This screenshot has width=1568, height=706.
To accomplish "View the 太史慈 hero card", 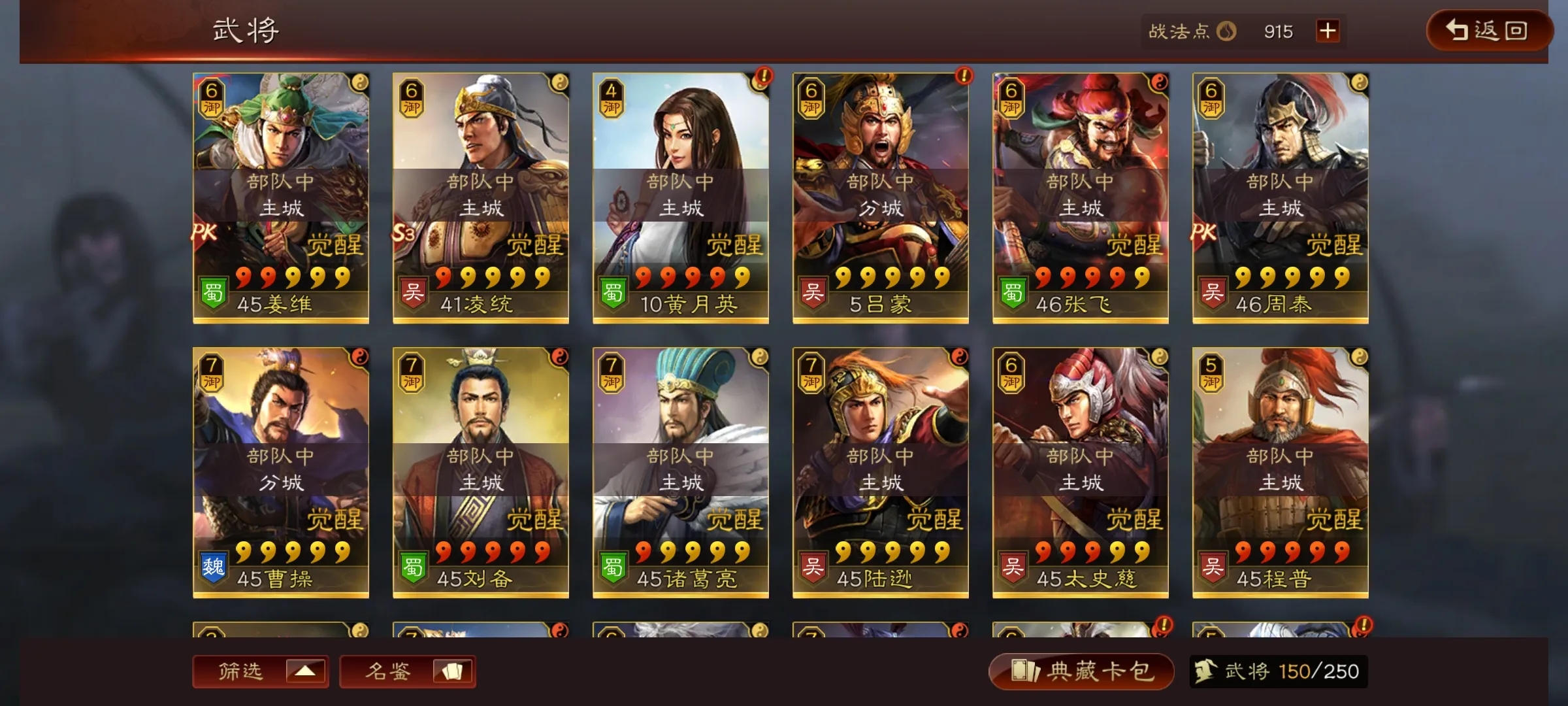I will (x=1081, y=472).
